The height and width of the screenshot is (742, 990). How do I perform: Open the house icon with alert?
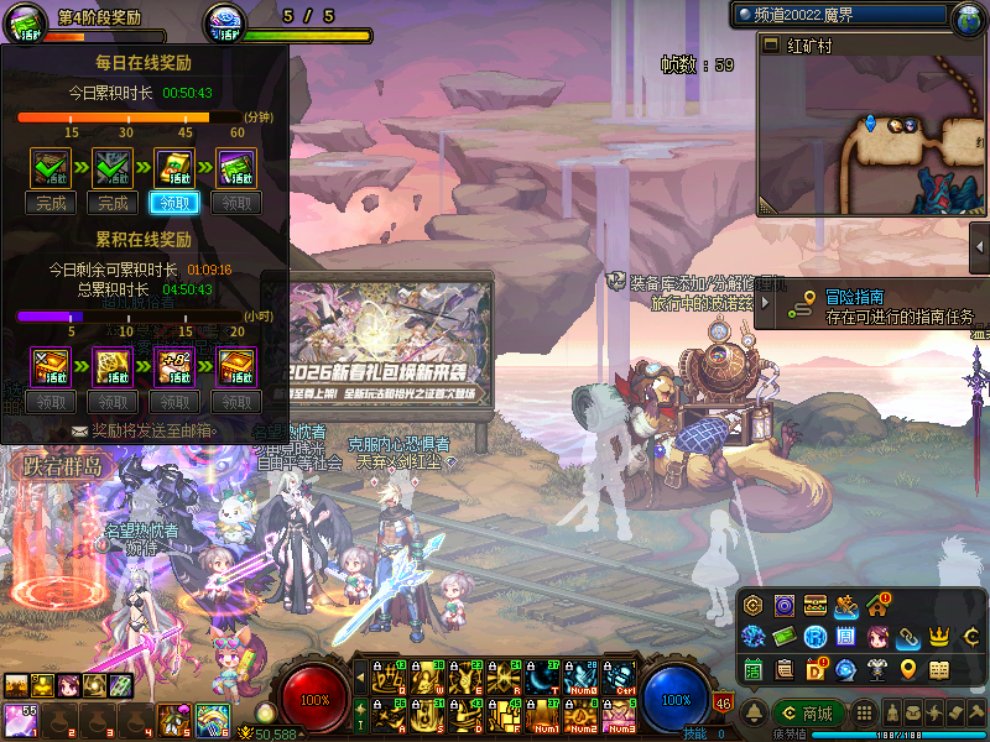877,606
